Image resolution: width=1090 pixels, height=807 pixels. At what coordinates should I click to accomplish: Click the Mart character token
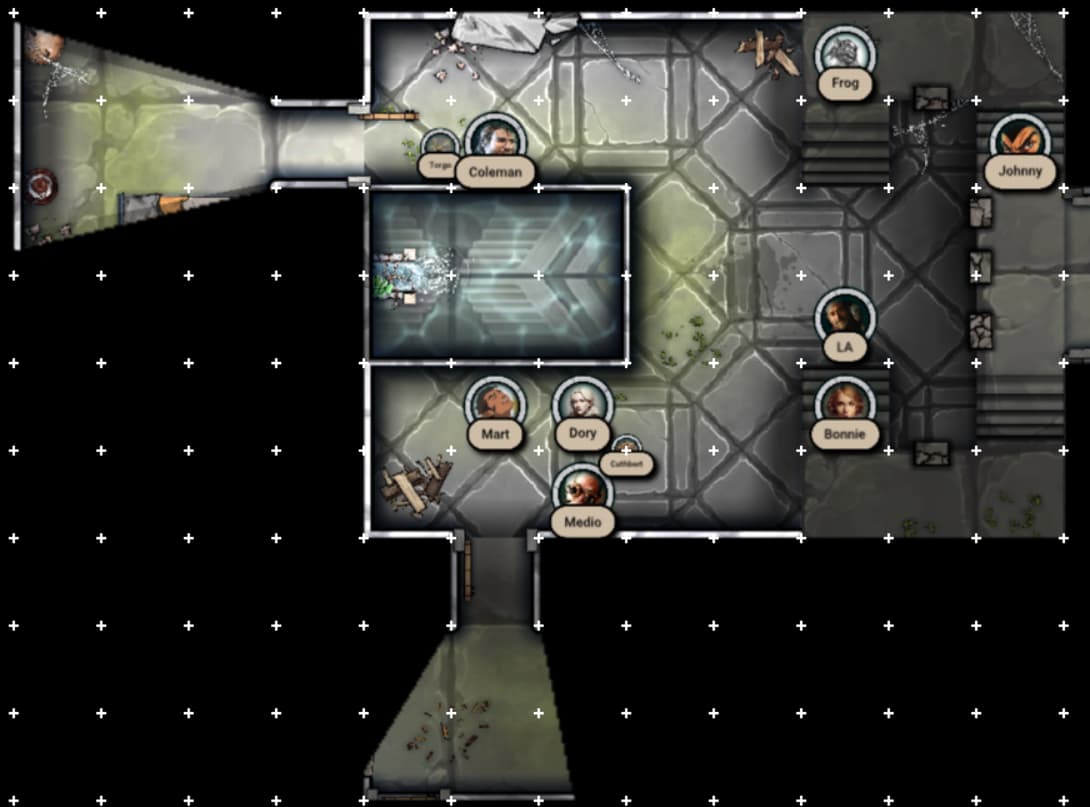pos(495,405)
